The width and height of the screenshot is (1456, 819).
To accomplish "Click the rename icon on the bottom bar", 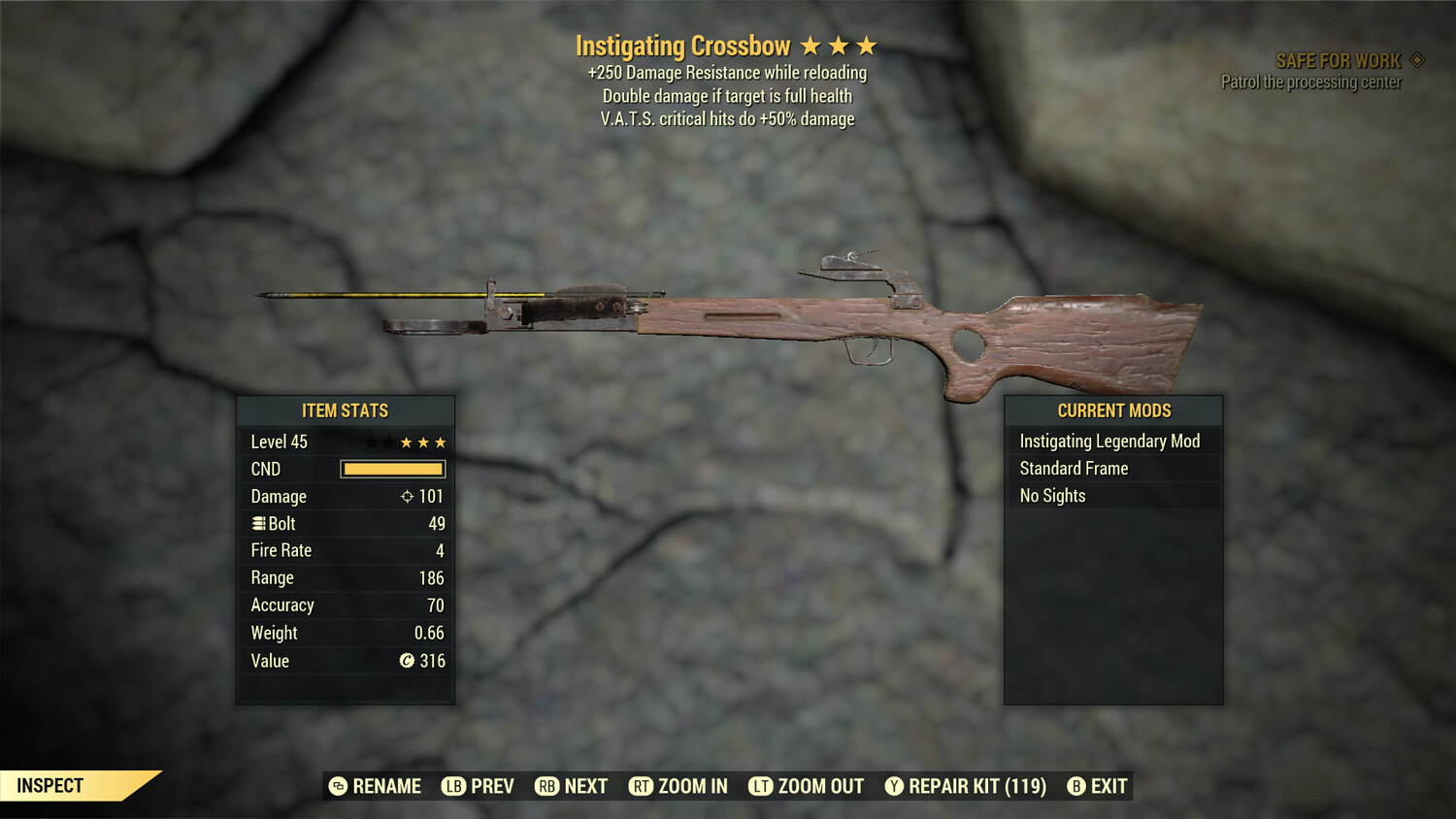I will (x=338, y=786).
